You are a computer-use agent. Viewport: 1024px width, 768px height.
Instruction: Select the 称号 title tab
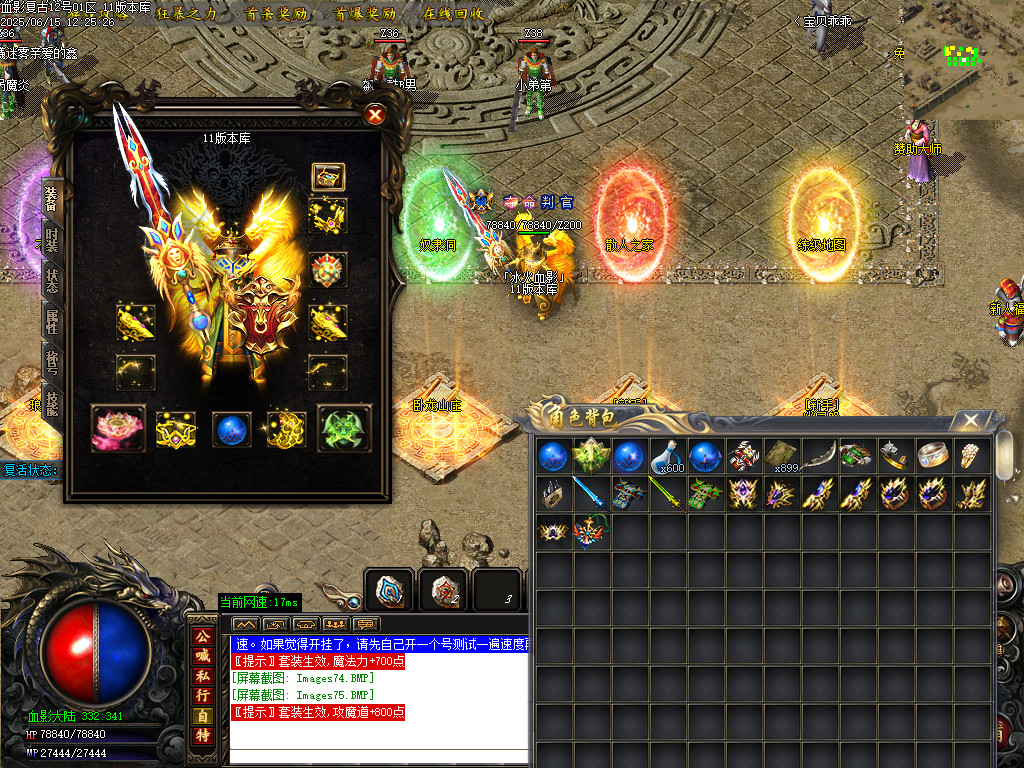tap(52, 360)
